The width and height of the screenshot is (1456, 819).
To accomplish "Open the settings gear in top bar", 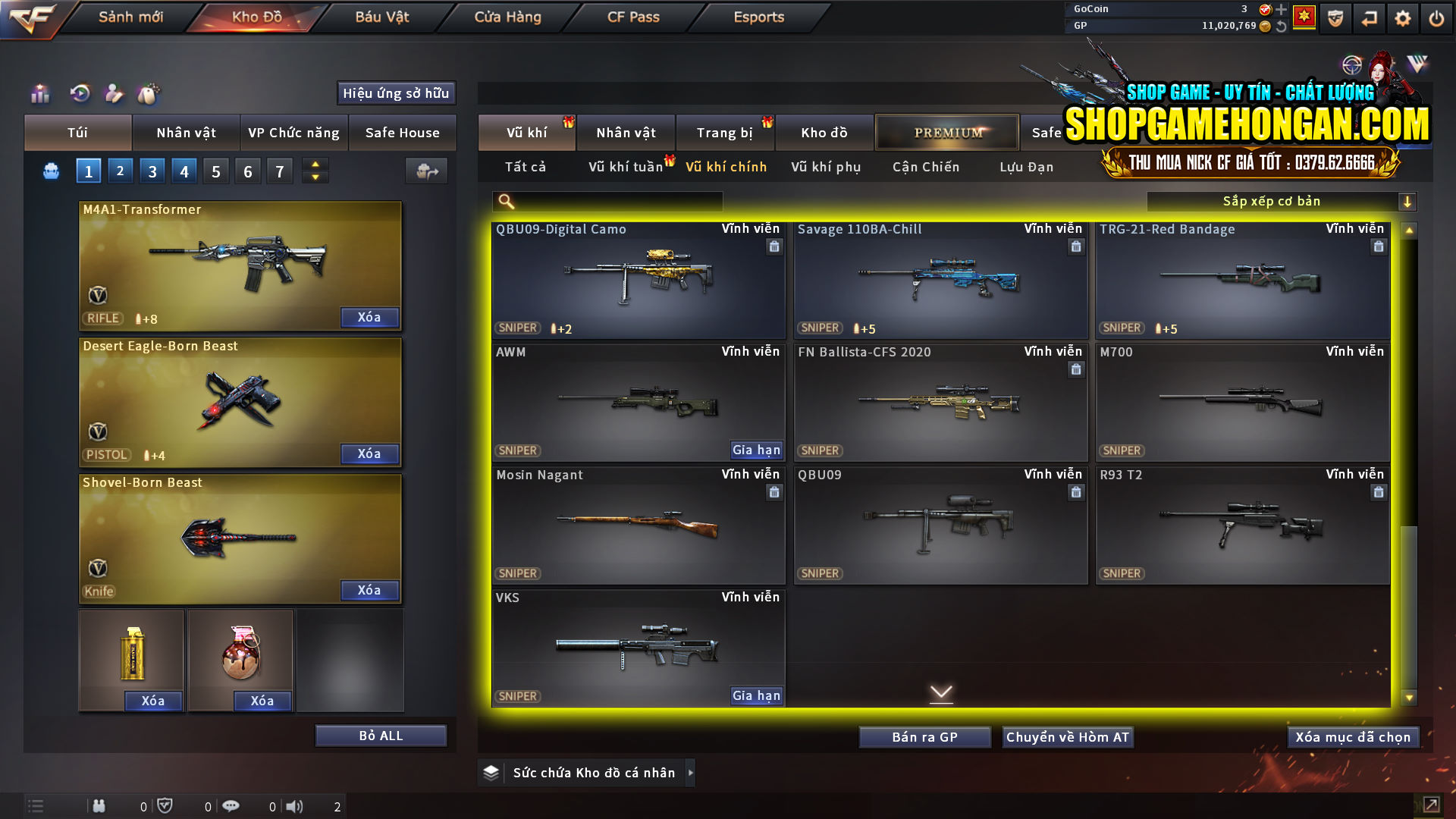I will coord(1403,17).
